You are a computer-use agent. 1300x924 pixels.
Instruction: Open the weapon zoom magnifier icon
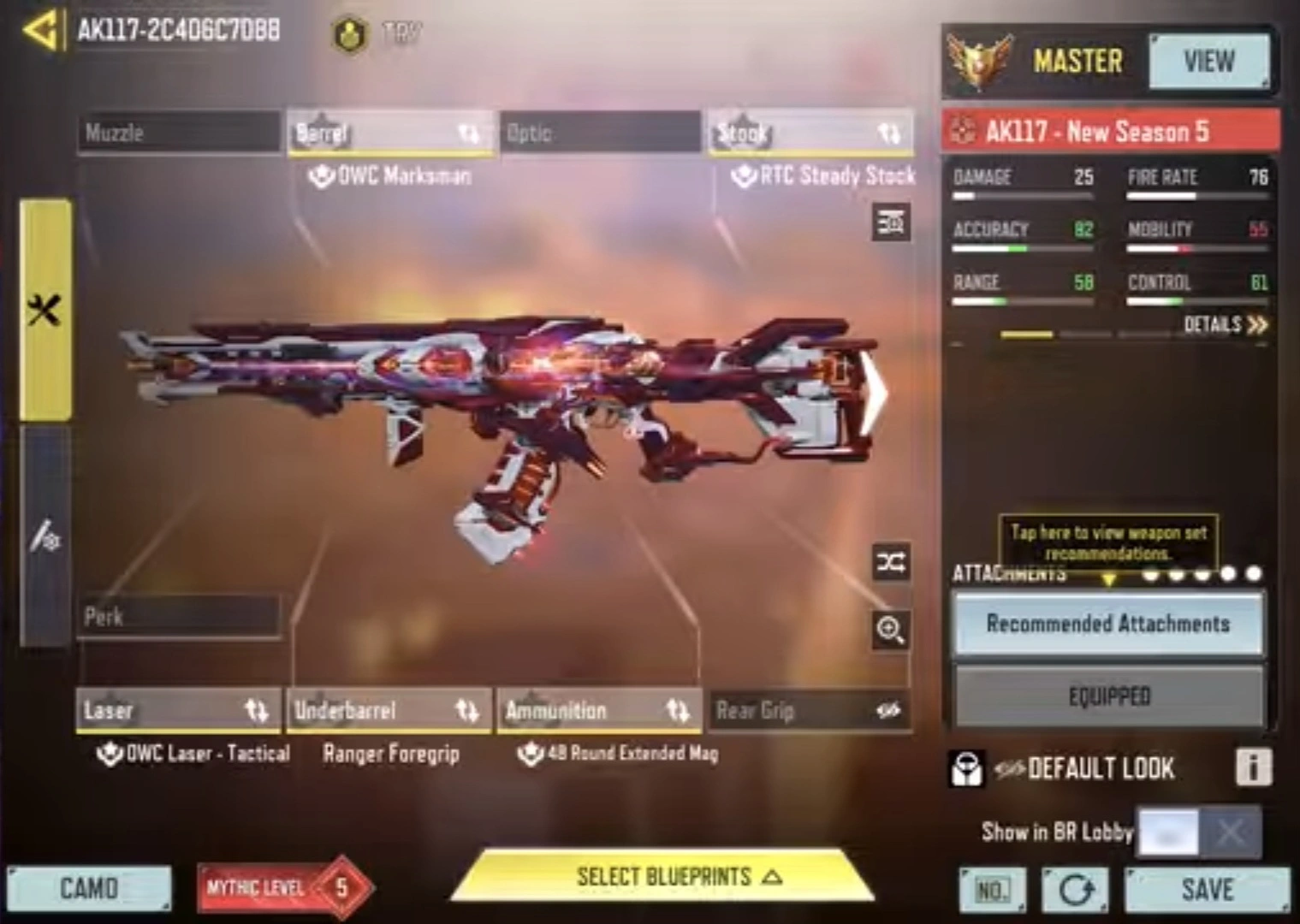890,631
